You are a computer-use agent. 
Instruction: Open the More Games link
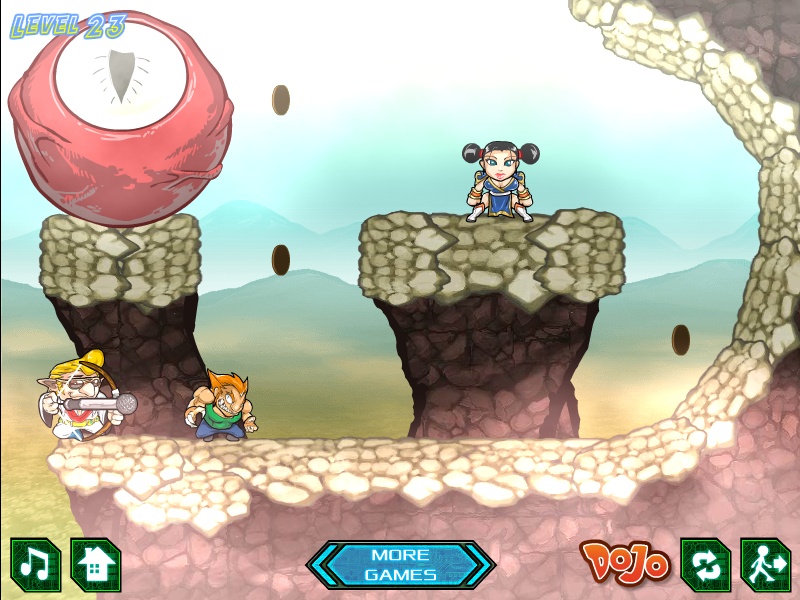[x=400, y=565]
